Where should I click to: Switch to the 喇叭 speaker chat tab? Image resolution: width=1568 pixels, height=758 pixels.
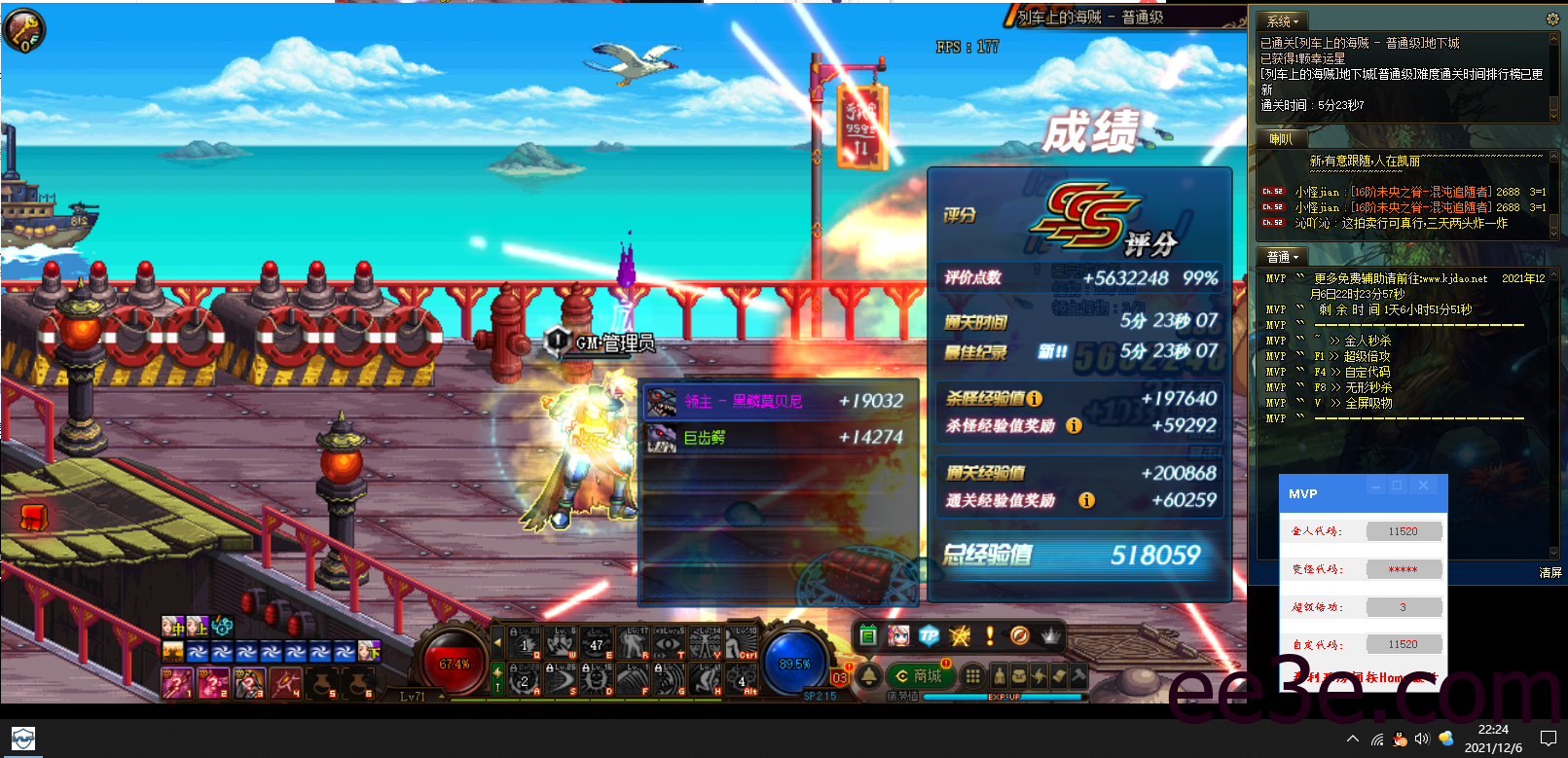point(1280,138)
